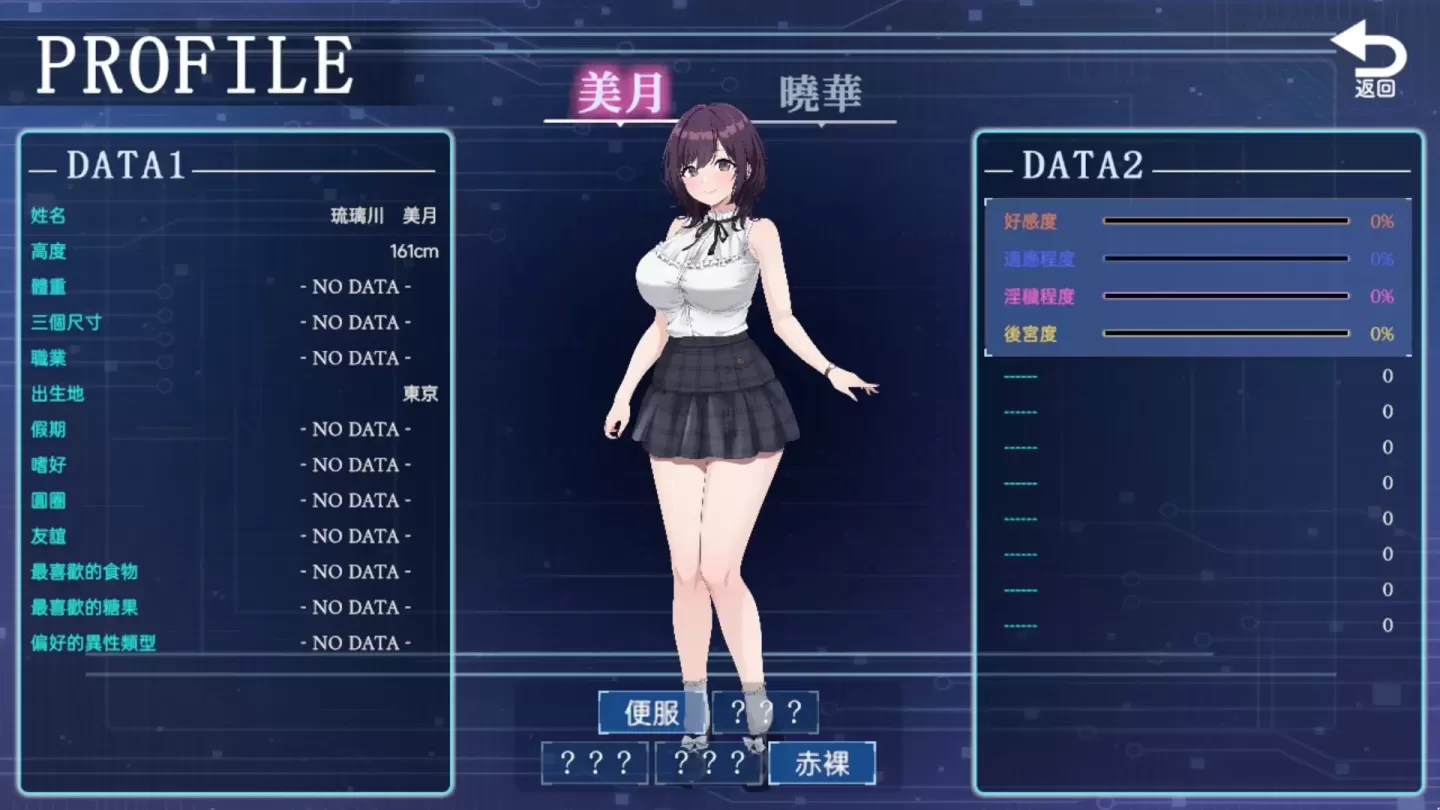Select the 便服 casual outfit option
1440x810 pixels.
649,713
